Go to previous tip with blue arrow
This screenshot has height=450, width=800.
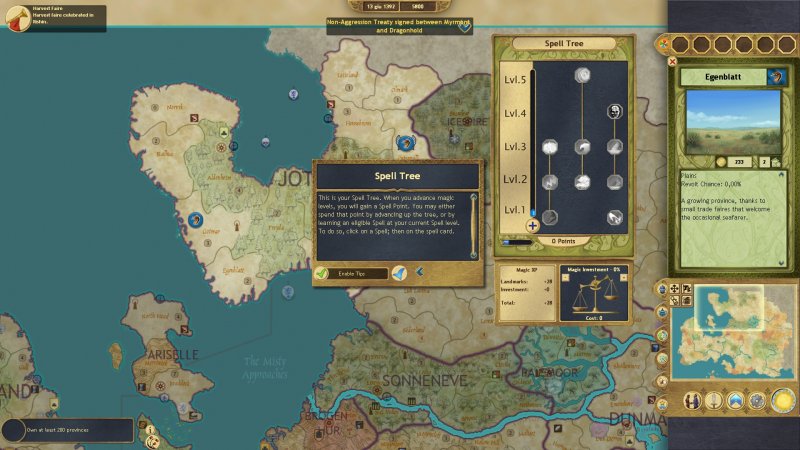(420, 272)
